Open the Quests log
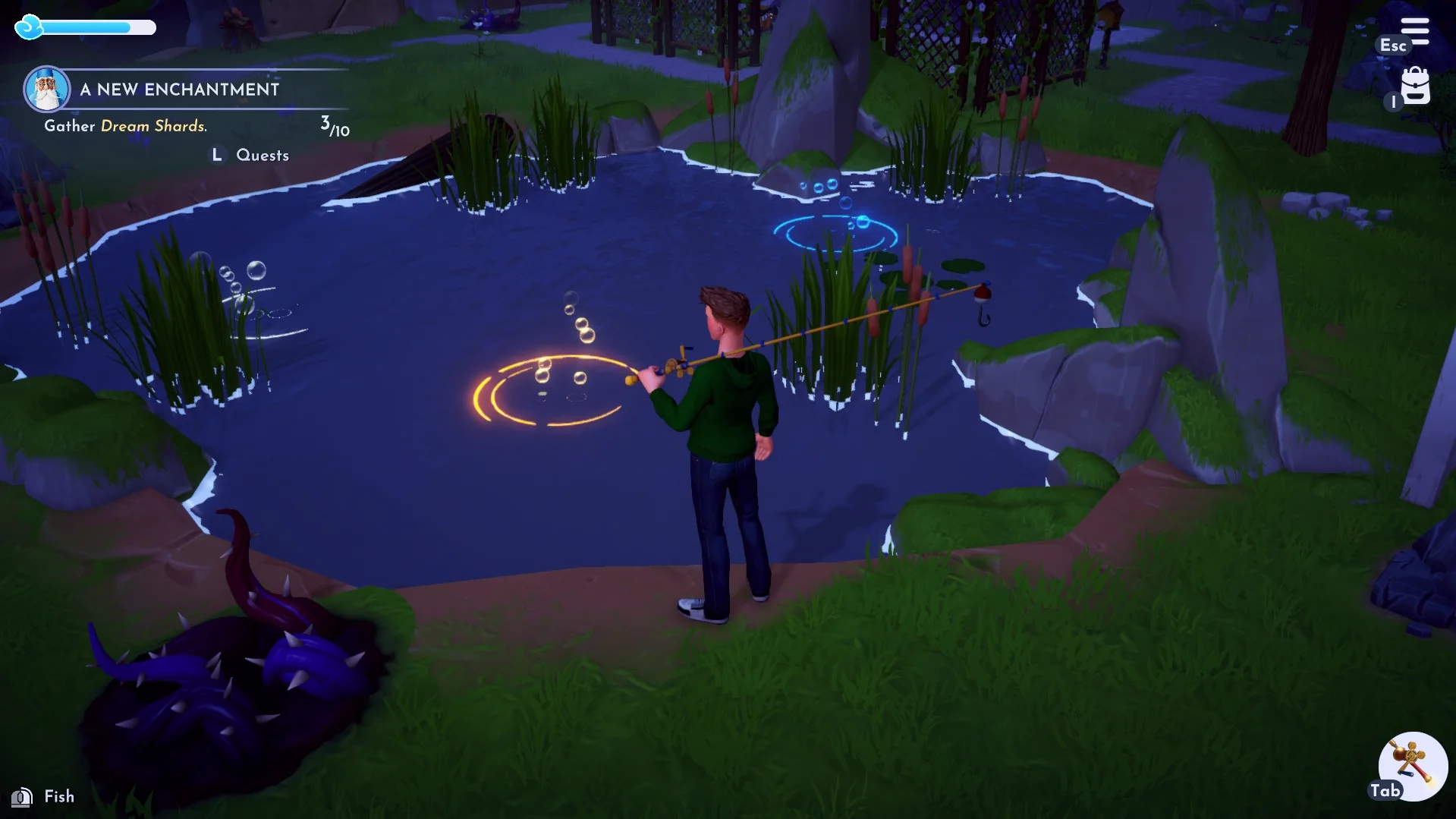The image size is (1456, 819). point(262,156)
